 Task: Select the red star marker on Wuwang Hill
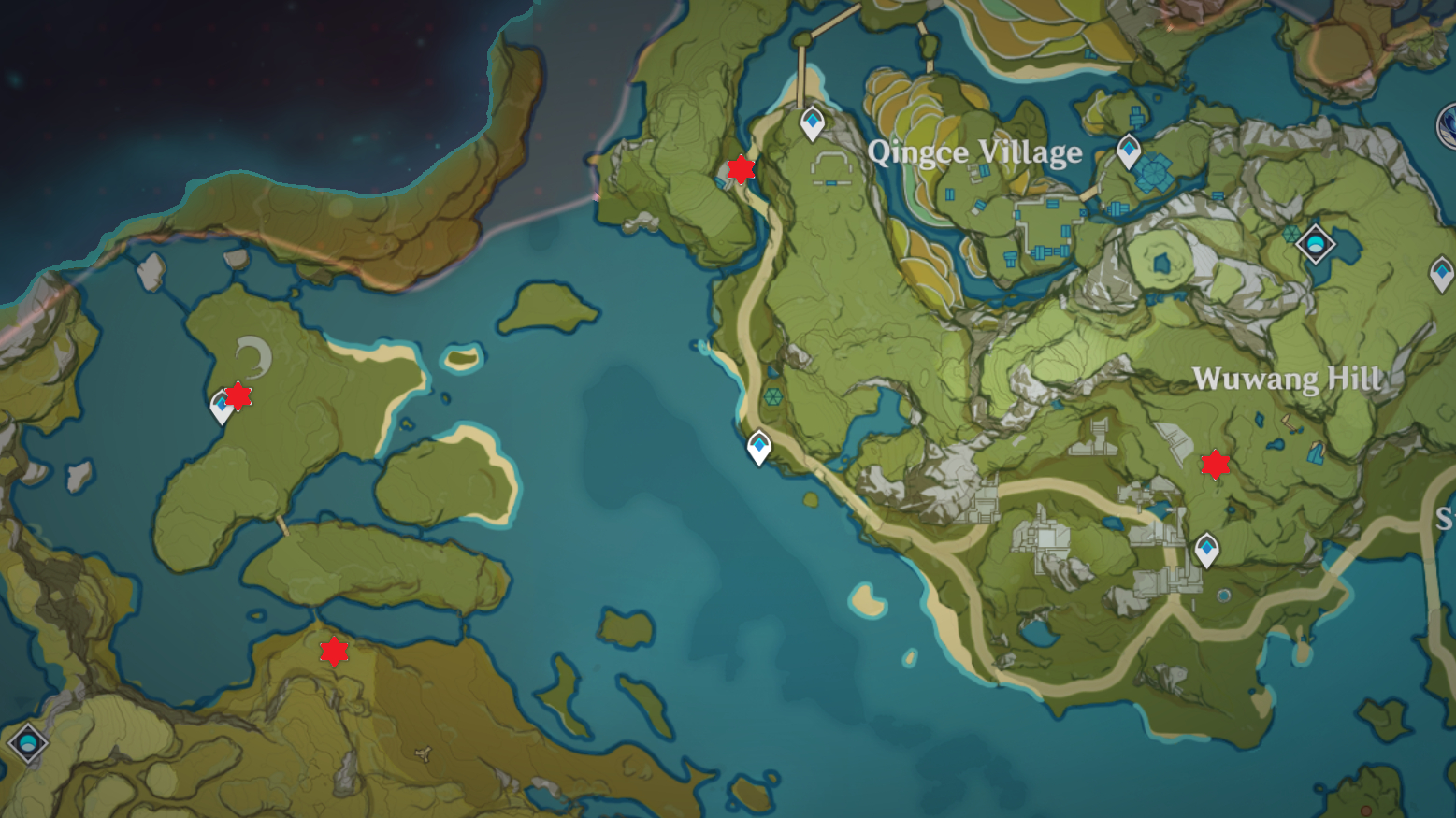tap(1216, 465)
